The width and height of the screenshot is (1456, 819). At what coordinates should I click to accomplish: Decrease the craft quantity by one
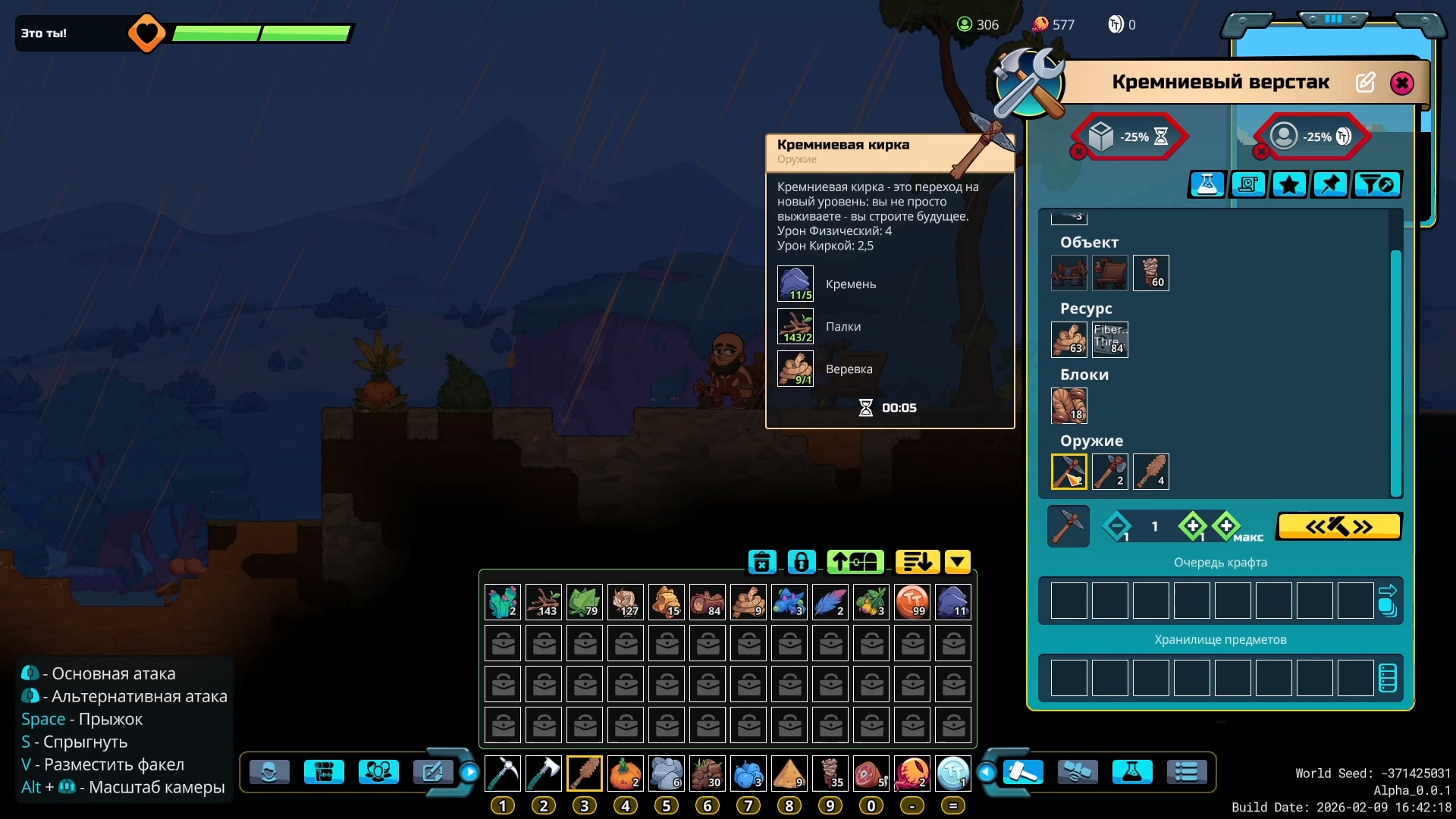(x=1117, y=526)
